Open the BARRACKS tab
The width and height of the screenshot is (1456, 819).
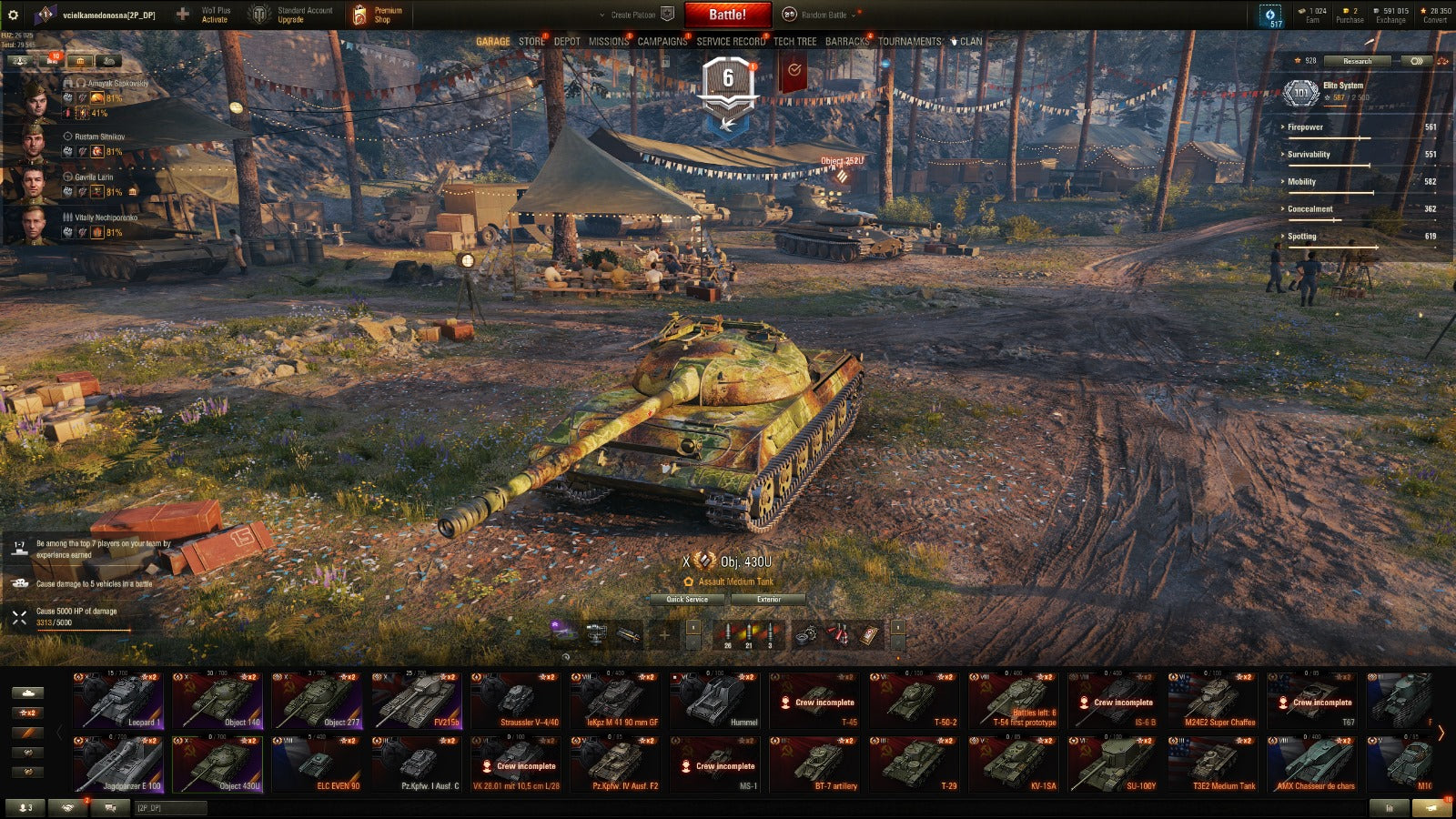coord(847,41)
